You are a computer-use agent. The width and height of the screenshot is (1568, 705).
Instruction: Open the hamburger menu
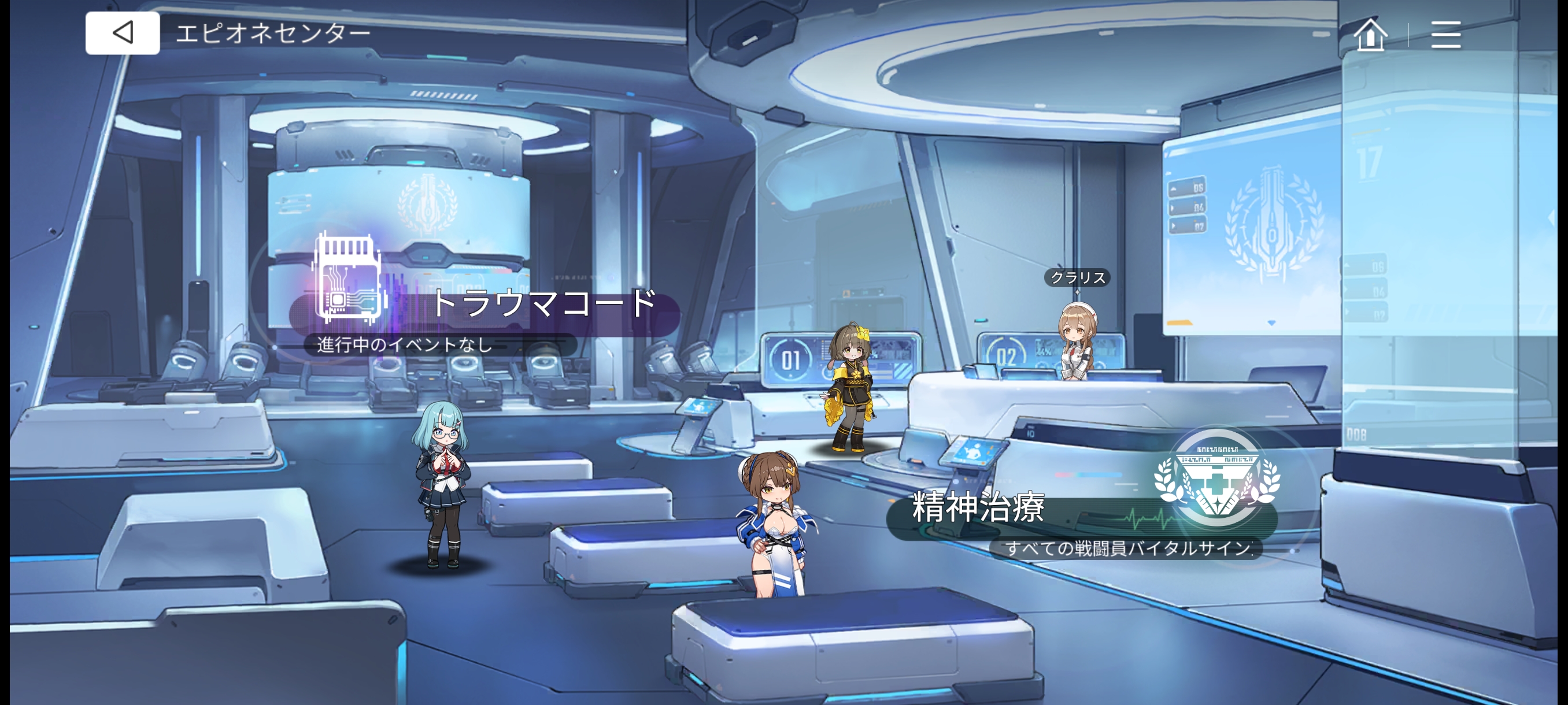(1445, 34)
